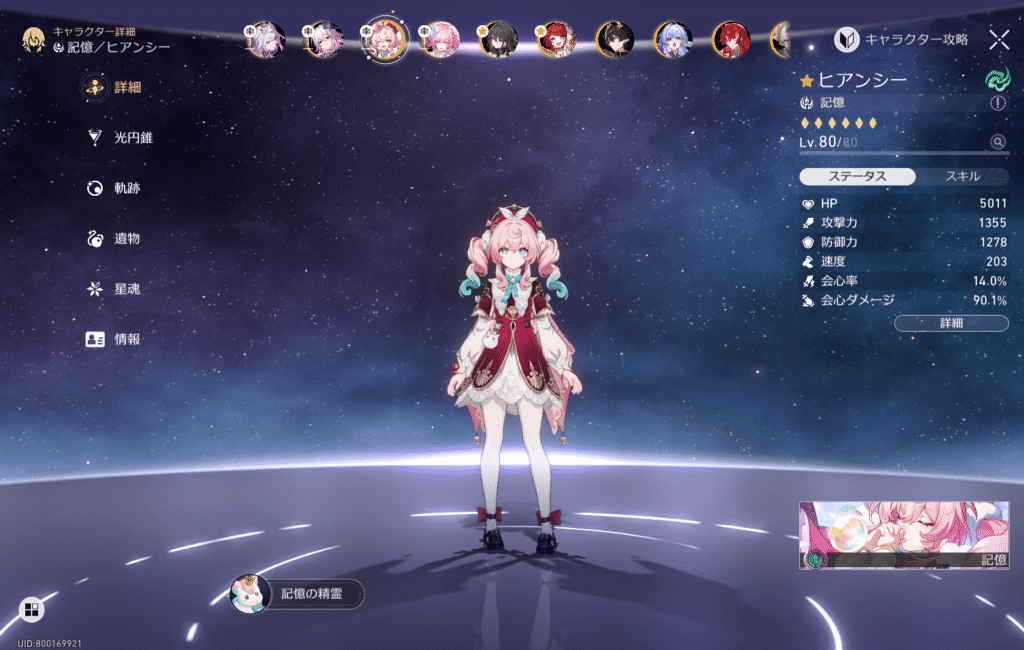
Task: Open the 詳細 stats detail button
Action: coord(950,323)
